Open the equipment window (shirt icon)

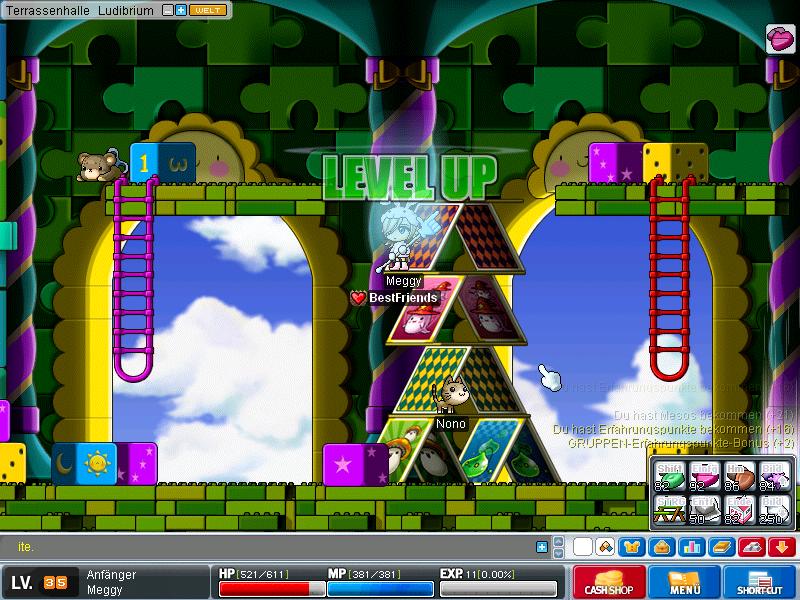tap(631, 547)
